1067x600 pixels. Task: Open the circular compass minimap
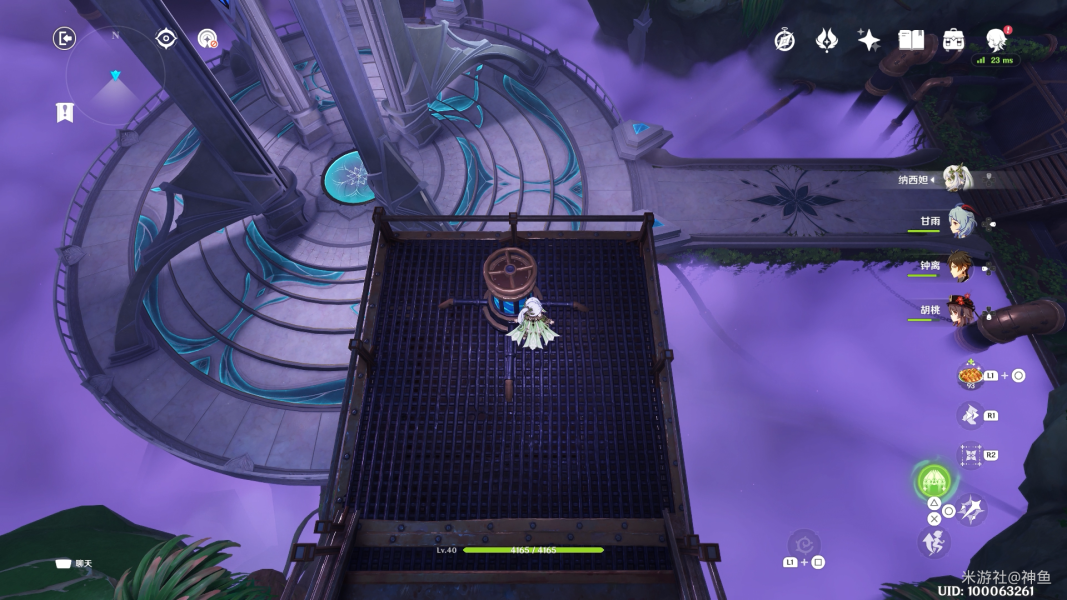tap(115, 76)
